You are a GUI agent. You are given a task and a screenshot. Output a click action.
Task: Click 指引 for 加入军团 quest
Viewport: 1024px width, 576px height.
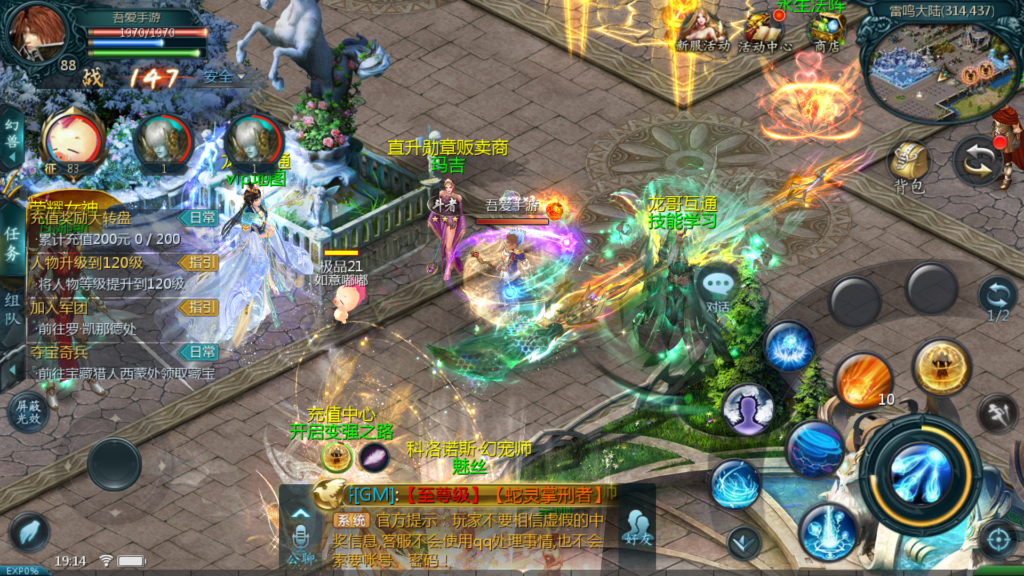click(202, 307)
